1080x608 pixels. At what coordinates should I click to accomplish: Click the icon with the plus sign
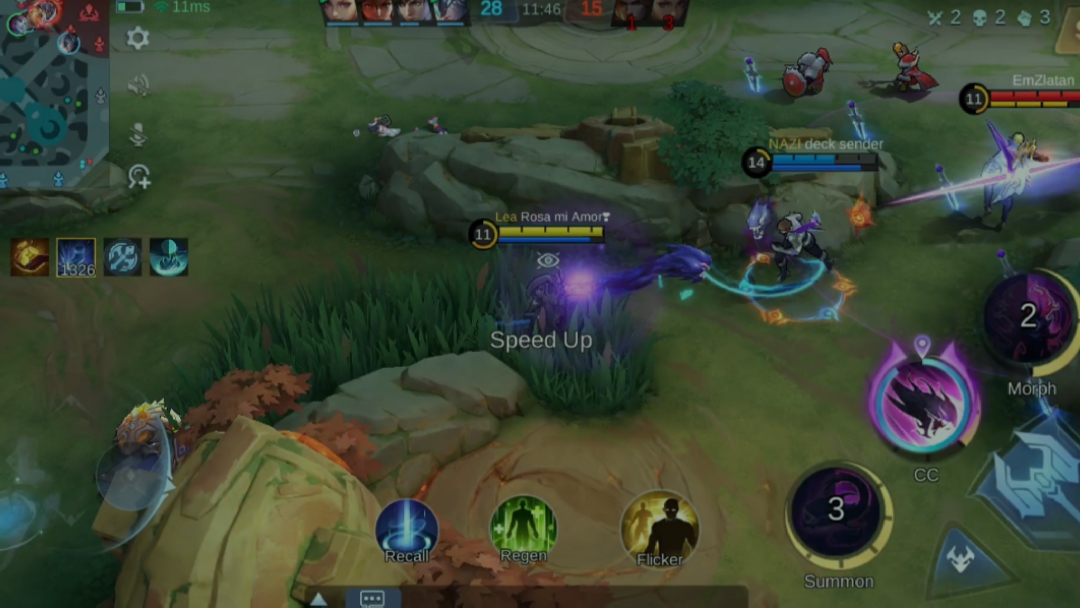(x=138, y=178)
